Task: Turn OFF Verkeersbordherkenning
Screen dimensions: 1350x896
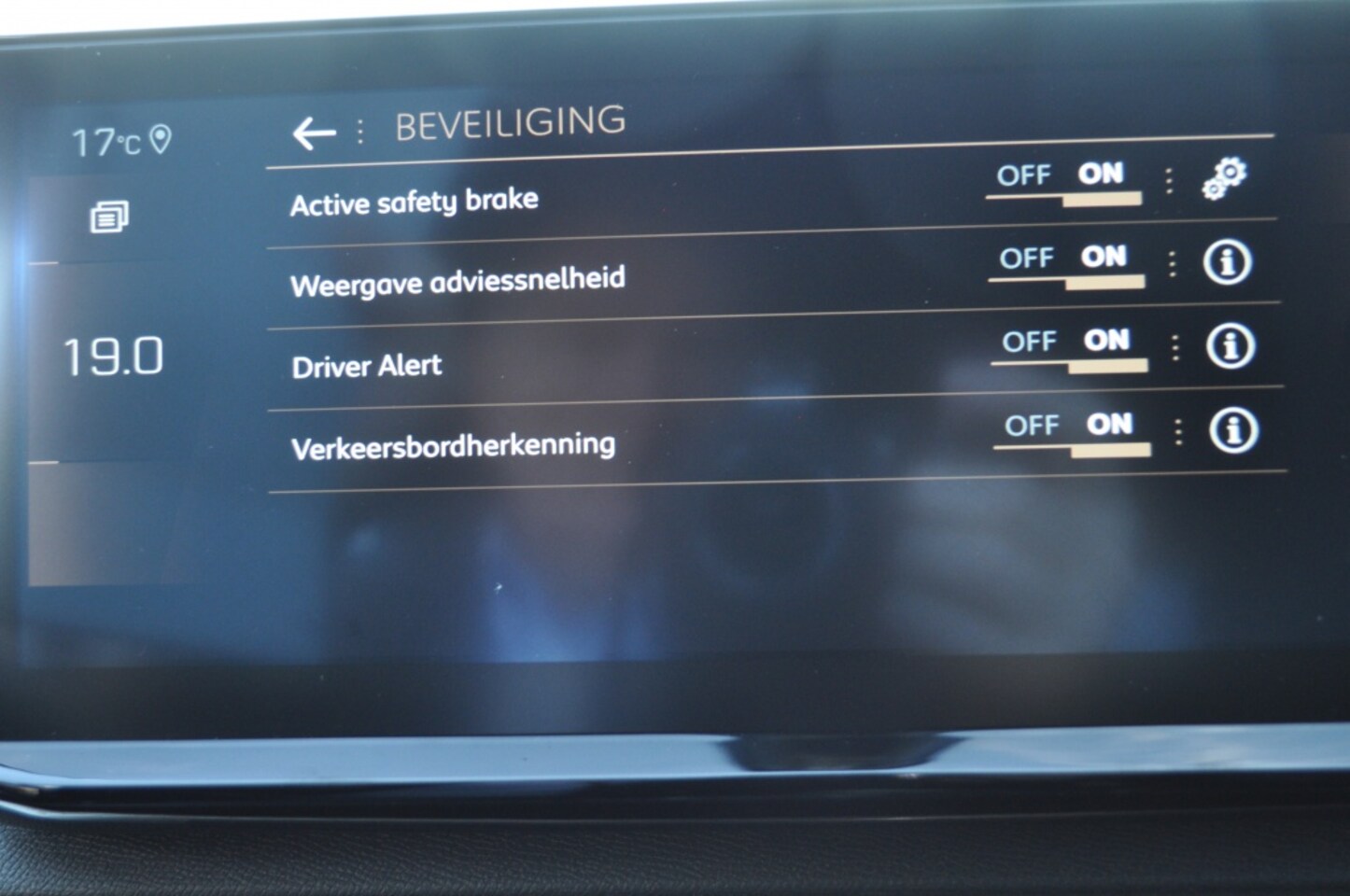Action: point(1032,426)
